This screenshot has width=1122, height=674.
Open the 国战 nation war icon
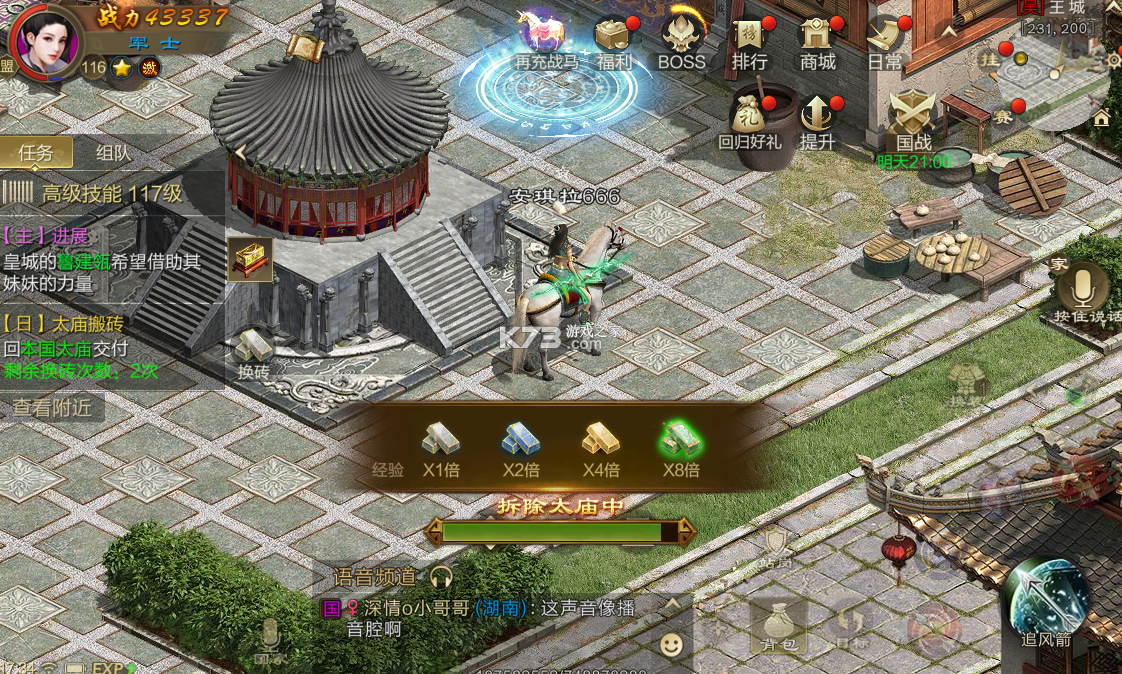coord(913,118)
